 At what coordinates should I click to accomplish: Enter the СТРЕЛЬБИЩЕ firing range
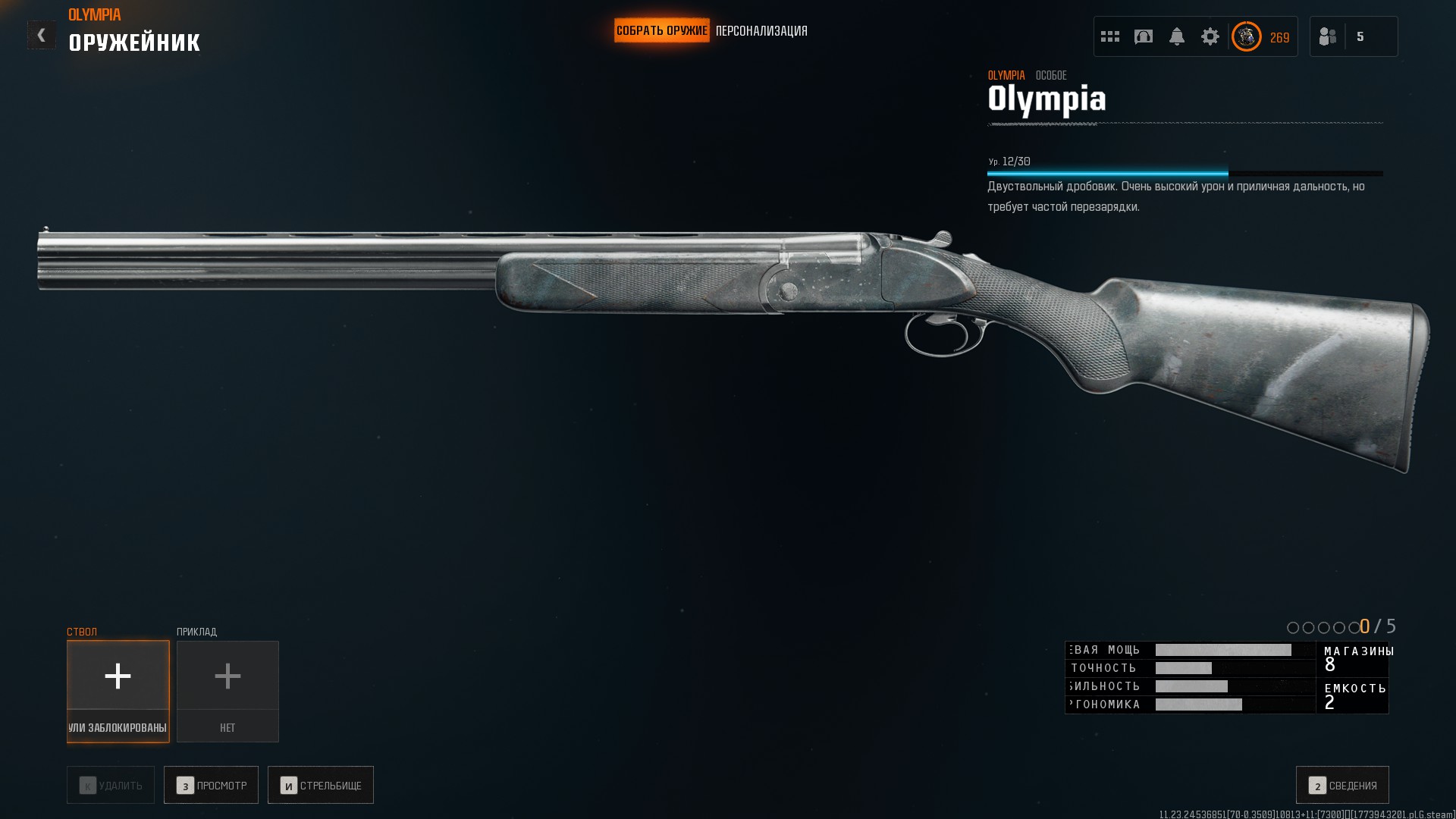click(320, 785)
